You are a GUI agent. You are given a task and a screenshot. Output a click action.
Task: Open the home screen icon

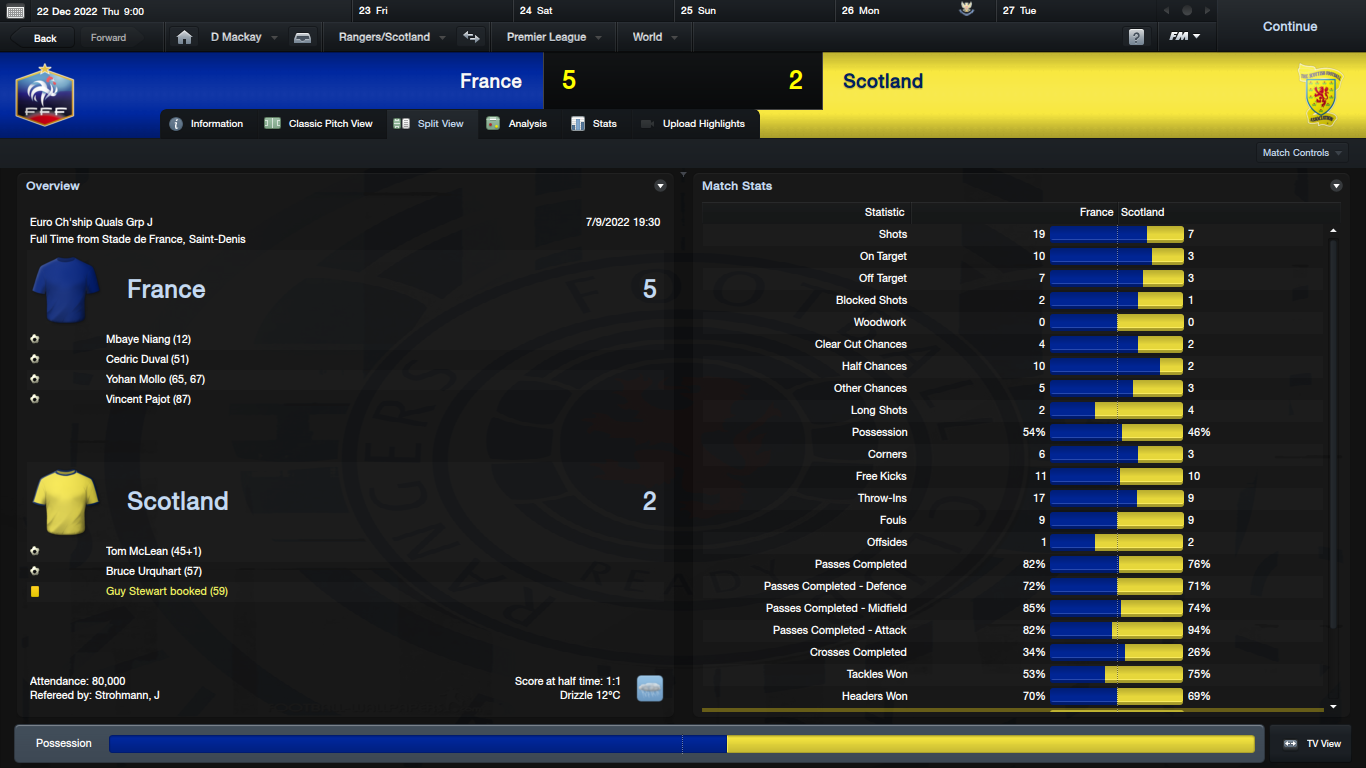(184, 37)
